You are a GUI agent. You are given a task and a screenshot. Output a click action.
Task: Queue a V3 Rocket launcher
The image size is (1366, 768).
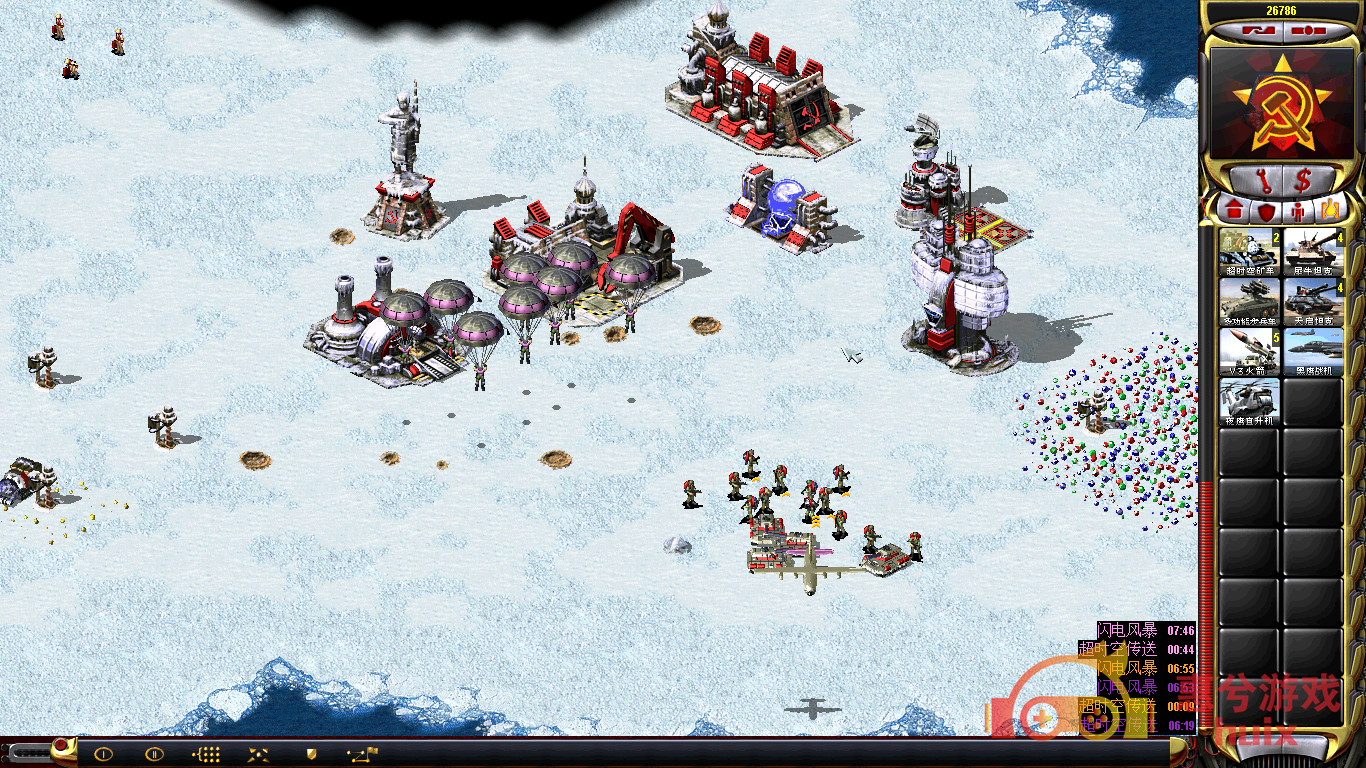1249,352
